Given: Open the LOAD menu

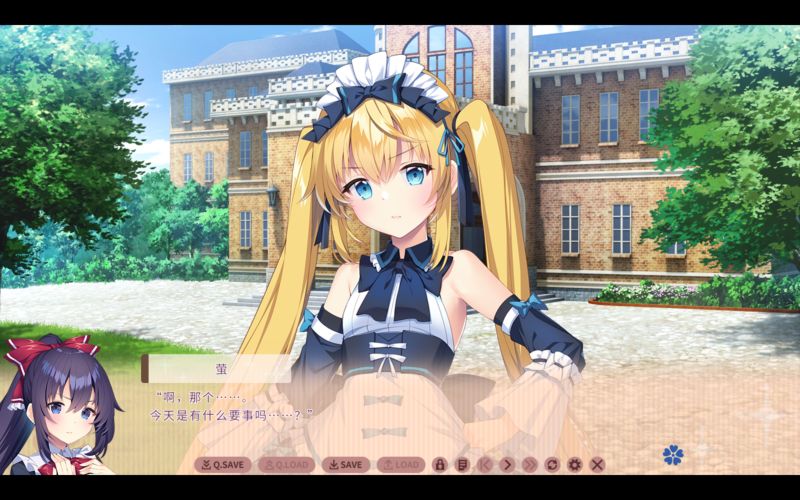Looking at the screenshot, I should [400, 464].
